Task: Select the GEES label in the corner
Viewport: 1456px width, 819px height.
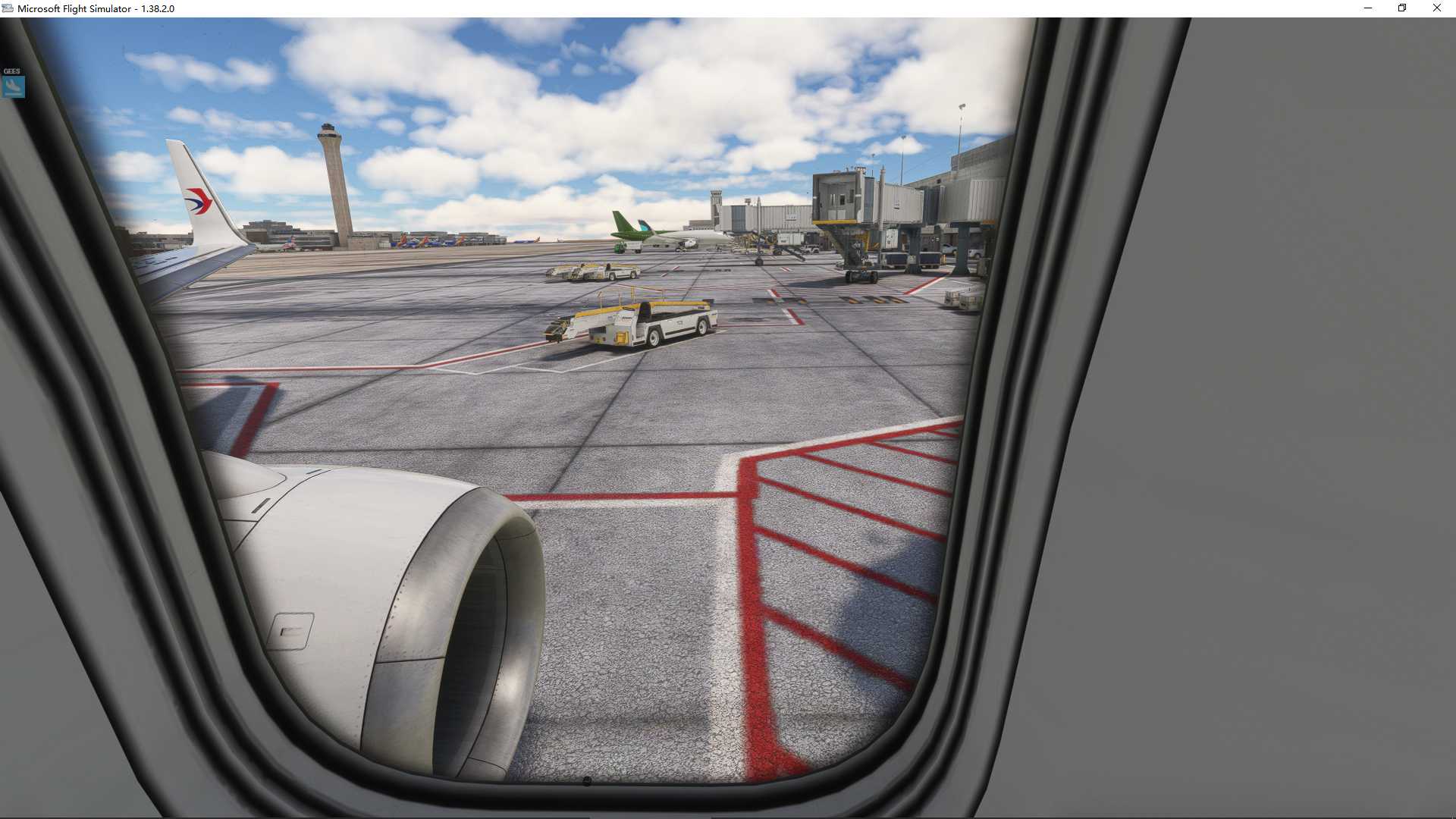Action: pos(11,71)
